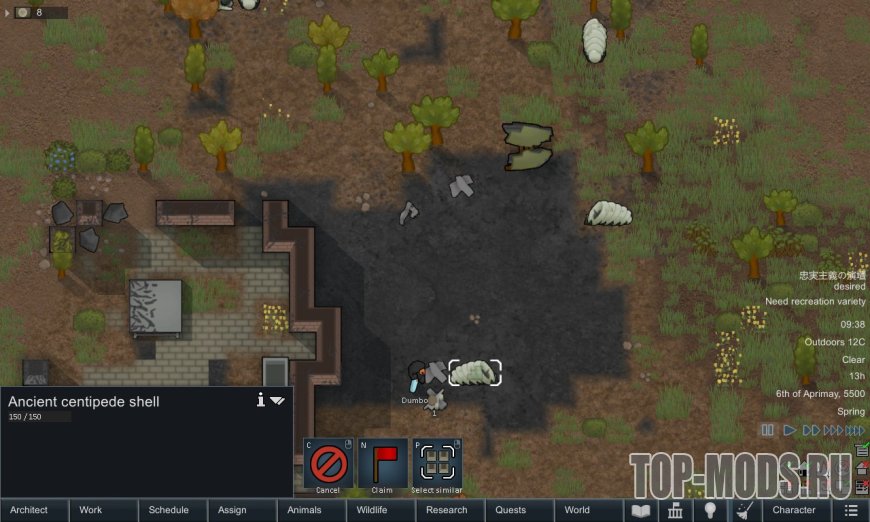
Task: Click the Select similar button
Action: 437,463
